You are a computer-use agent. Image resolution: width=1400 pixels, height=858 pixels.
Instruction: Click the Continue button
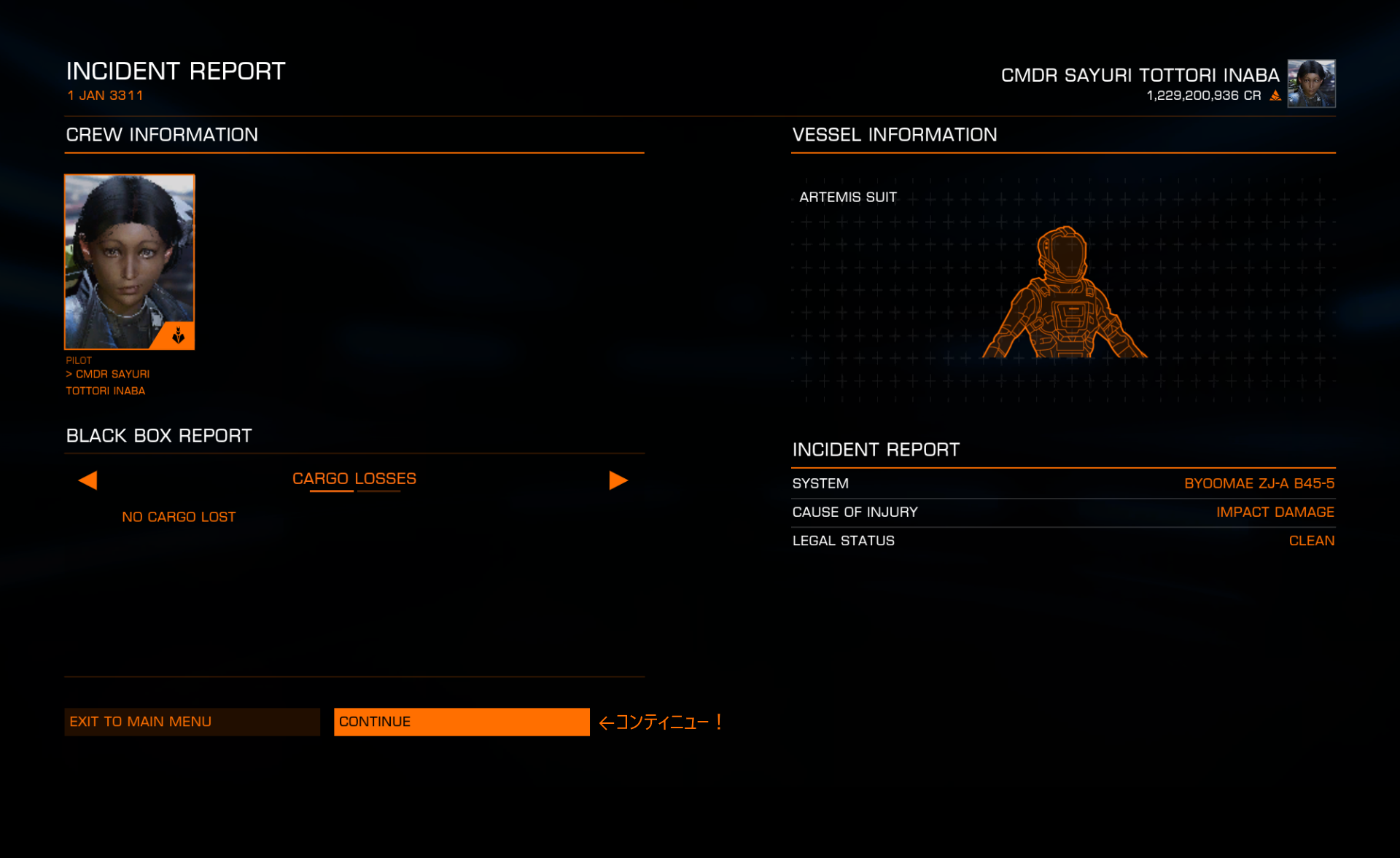pyautogui.click(x=461, y=722)
